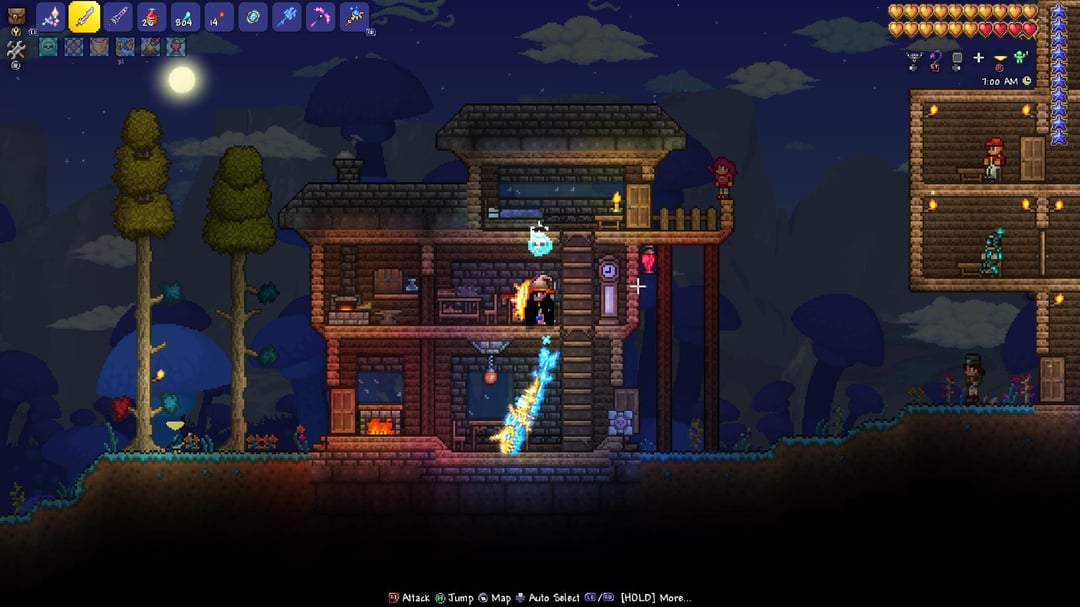Choose the pink pickaxe hotbar slot

[x=320, y=17]
